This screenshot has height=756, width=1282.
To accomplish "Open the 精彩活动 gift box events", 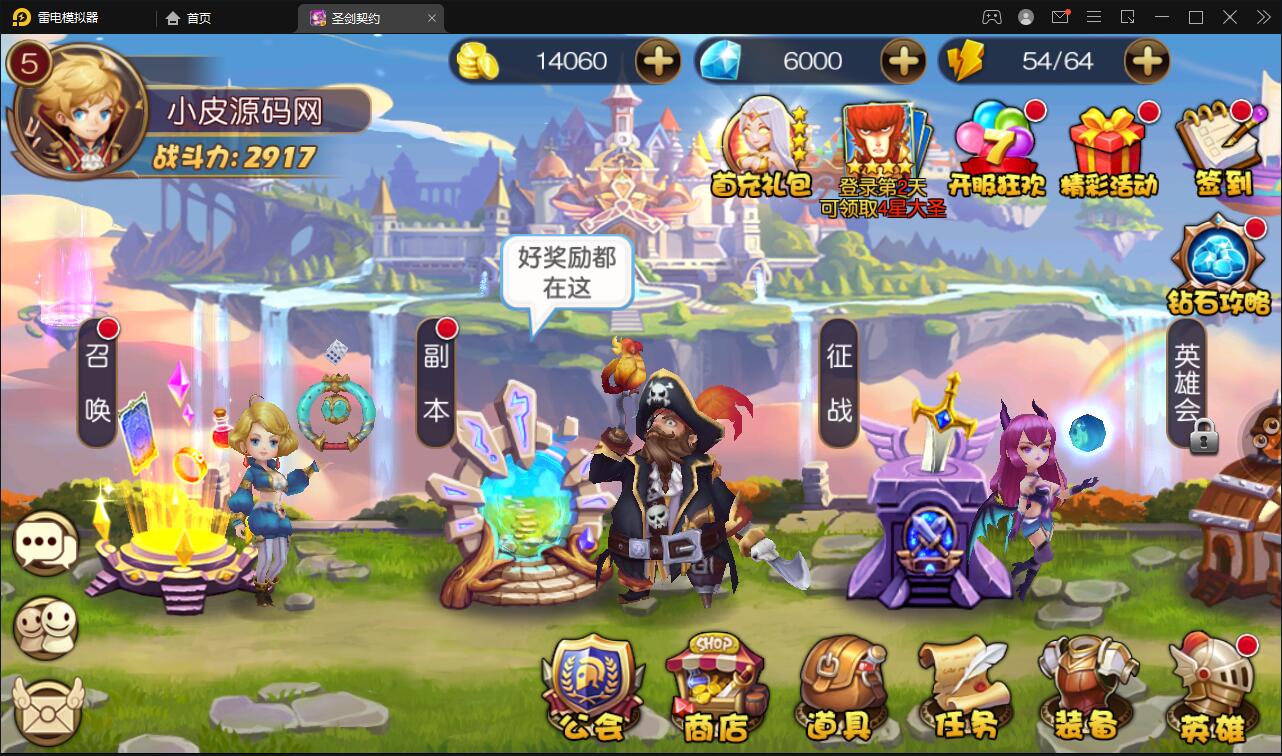I will point(1106,145).
